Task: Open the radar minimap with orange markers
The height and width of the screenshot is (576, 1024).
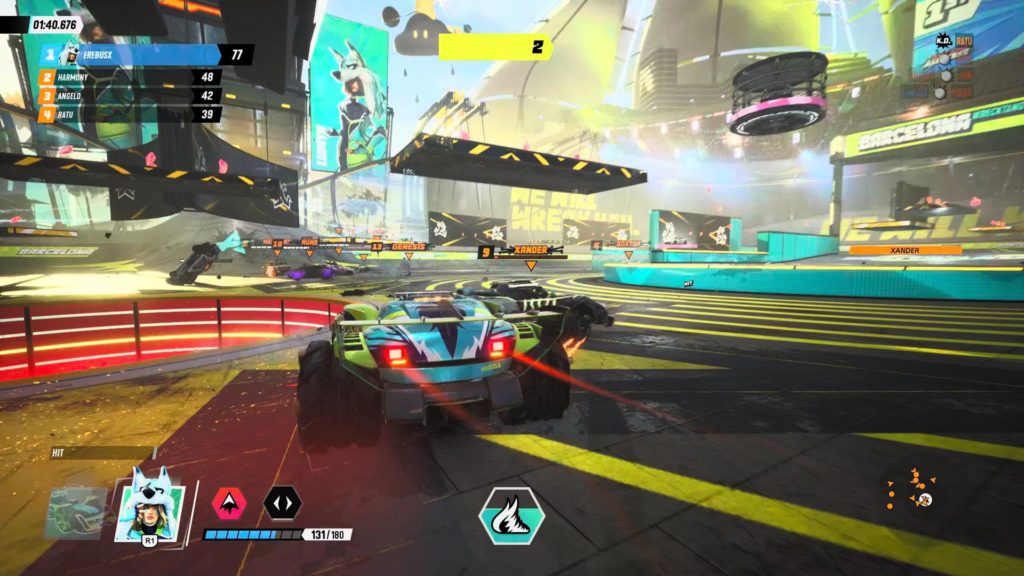Action: [x=915, y=490]
